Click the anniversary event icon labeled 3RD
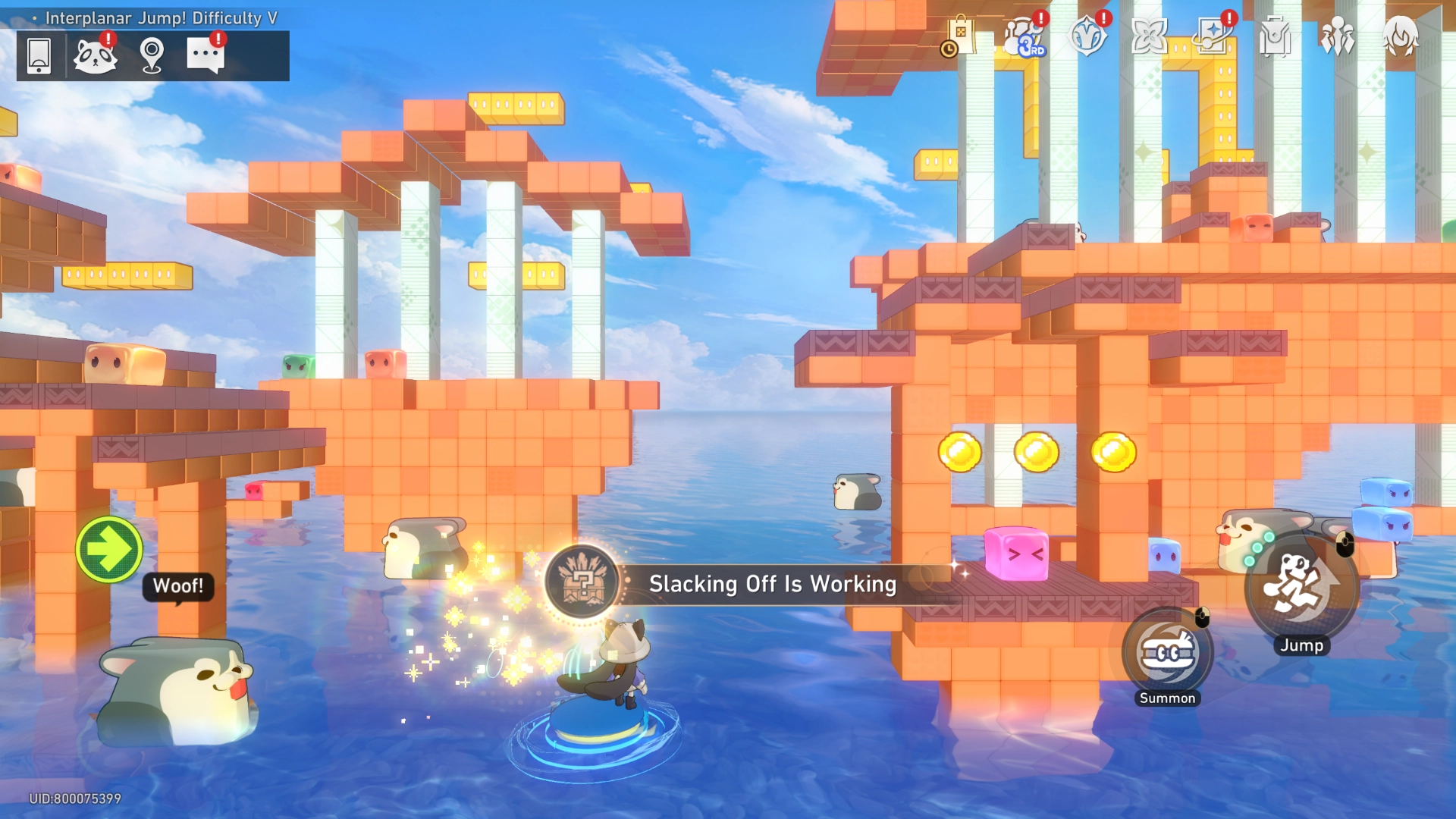The width and height of the screenshot is (1456, 819). point(1023,36)
